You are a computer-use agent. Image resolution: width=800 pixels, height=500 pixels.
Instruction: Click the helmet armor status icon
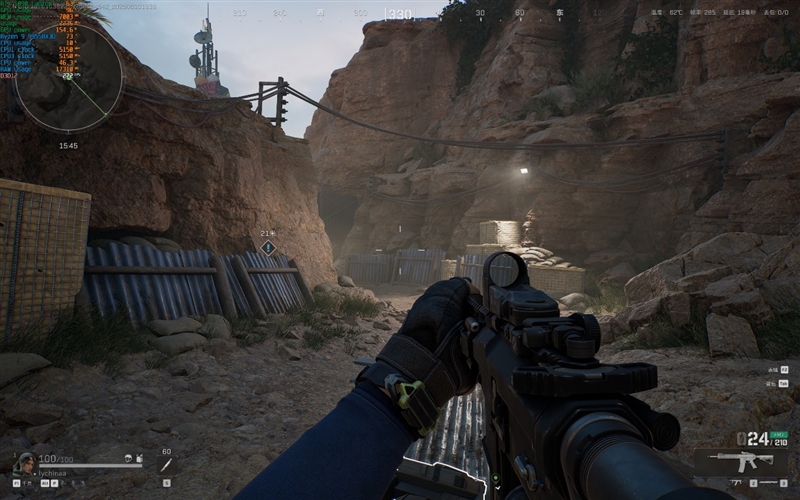(x=130, y=458)
